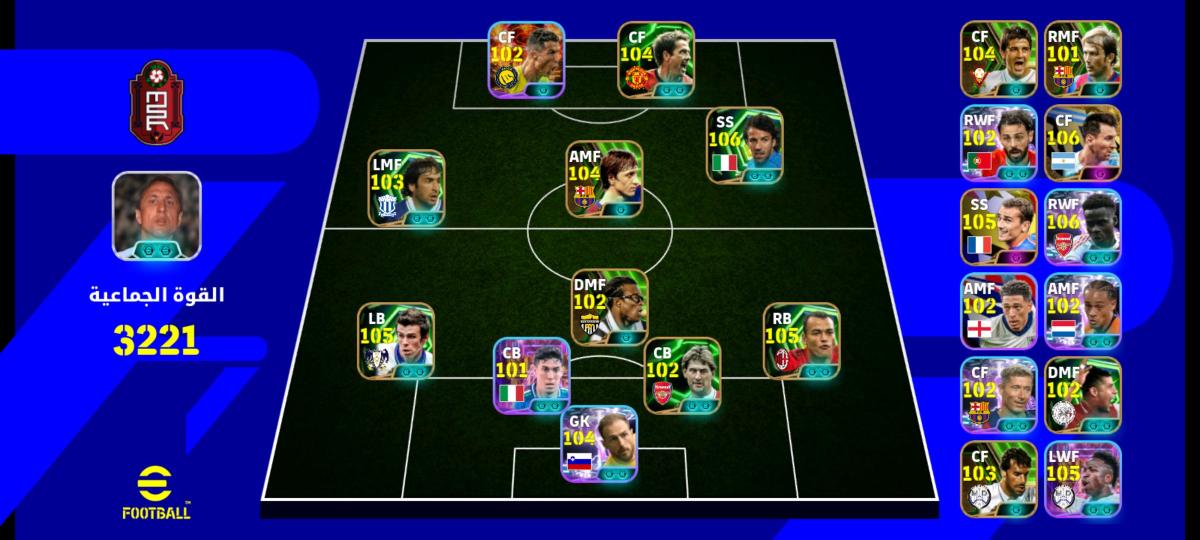Screen dimensions: 1200x540
Task: Select the RMF 101 substitute card
Action: tap(1083, 58)
